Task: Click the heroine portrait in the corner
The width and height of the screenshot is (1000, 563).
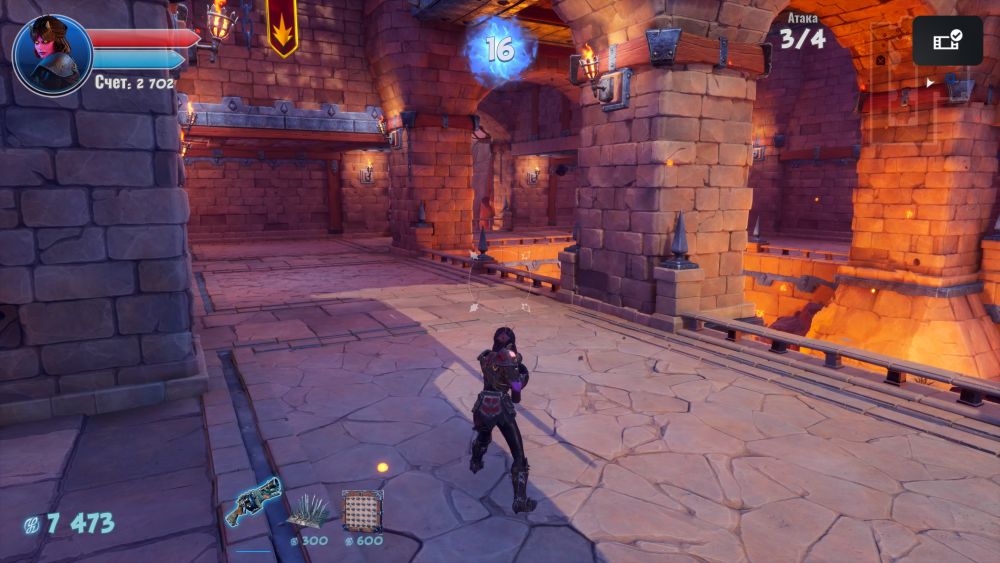Action: click(x=51, y=56)
